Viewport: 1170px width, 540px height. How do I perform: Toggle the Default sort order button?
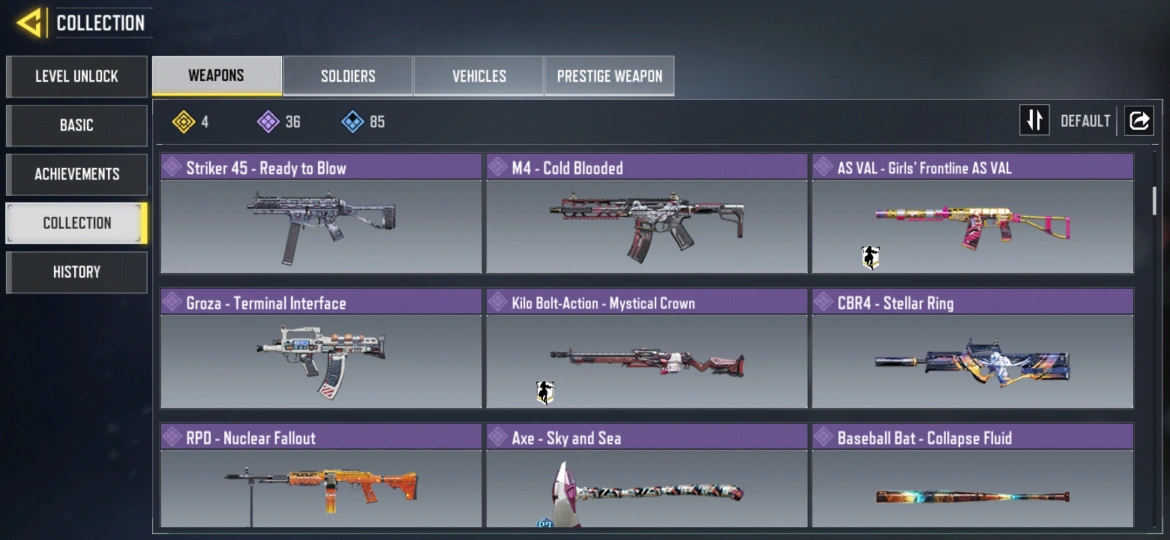[x=1035, y=121]
